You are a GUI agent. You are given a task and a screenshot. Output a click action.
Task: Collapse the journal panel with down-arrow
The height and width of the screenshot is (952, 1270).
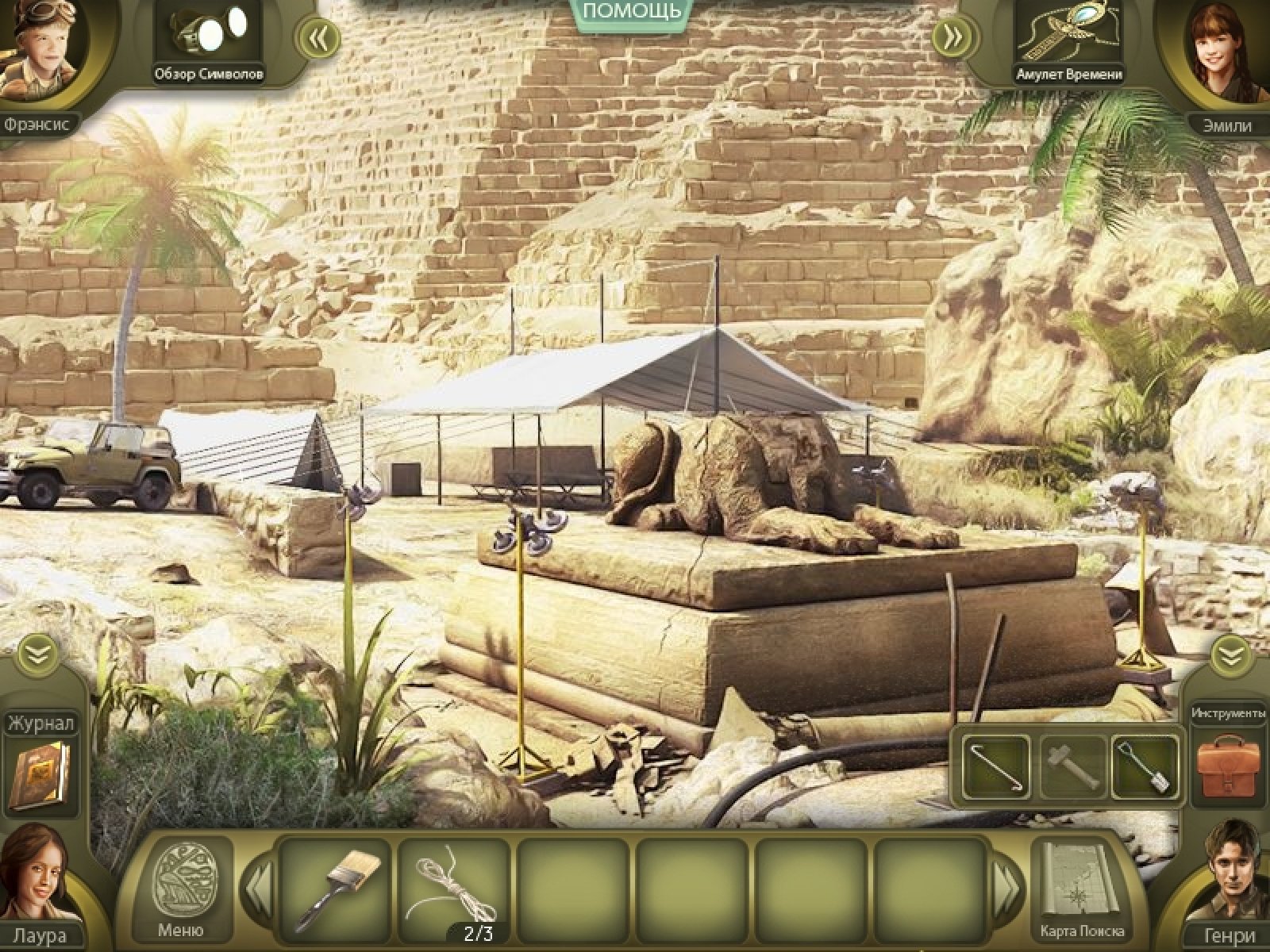[x=37, y=654]
